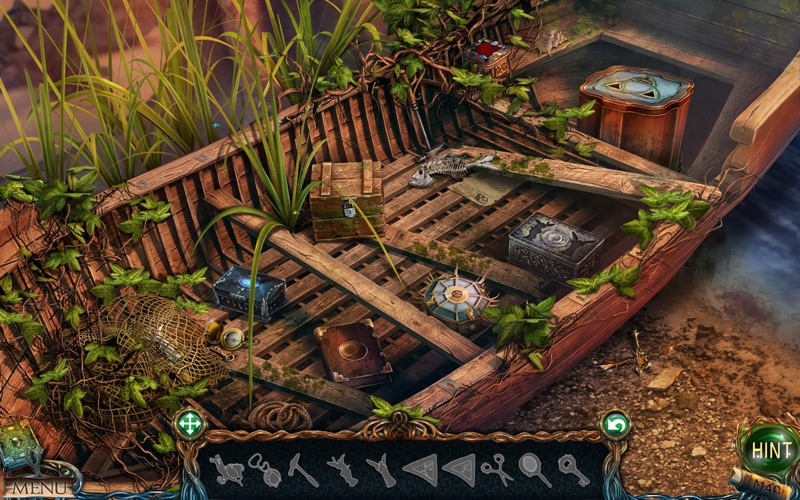Image resolution: width=800 pixels, height=500 pixels.
Task: Choose the pendant amulet silhouette
Action: pos(264,469)
